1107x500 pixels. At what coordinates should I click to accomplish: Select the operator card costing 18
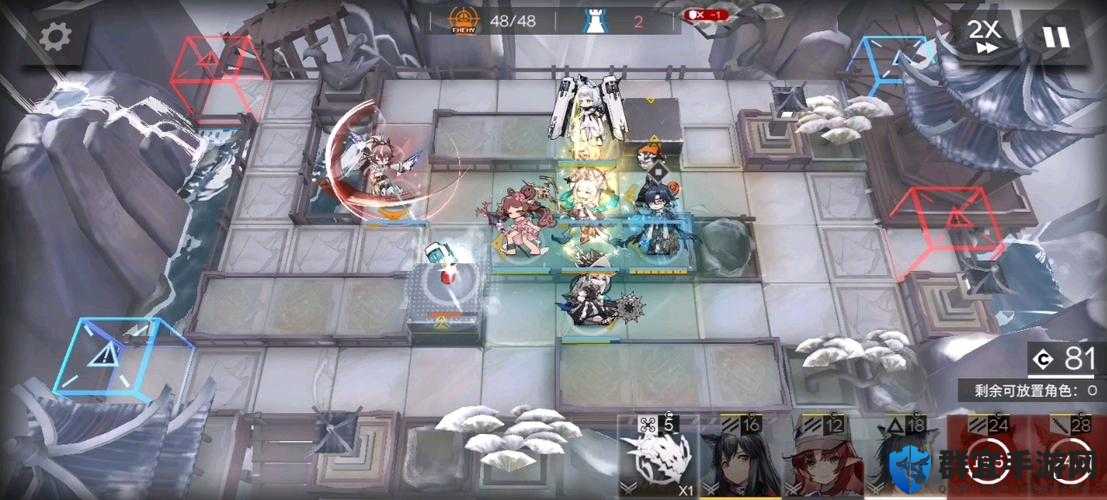(905, 460)
